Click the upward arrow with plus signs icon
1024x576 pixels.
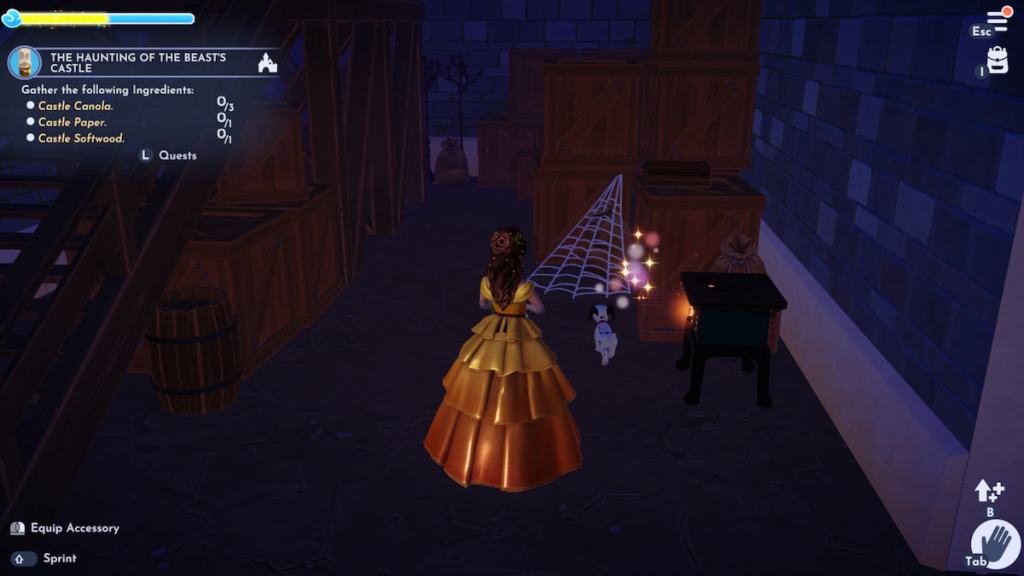[x=989, y=491]
